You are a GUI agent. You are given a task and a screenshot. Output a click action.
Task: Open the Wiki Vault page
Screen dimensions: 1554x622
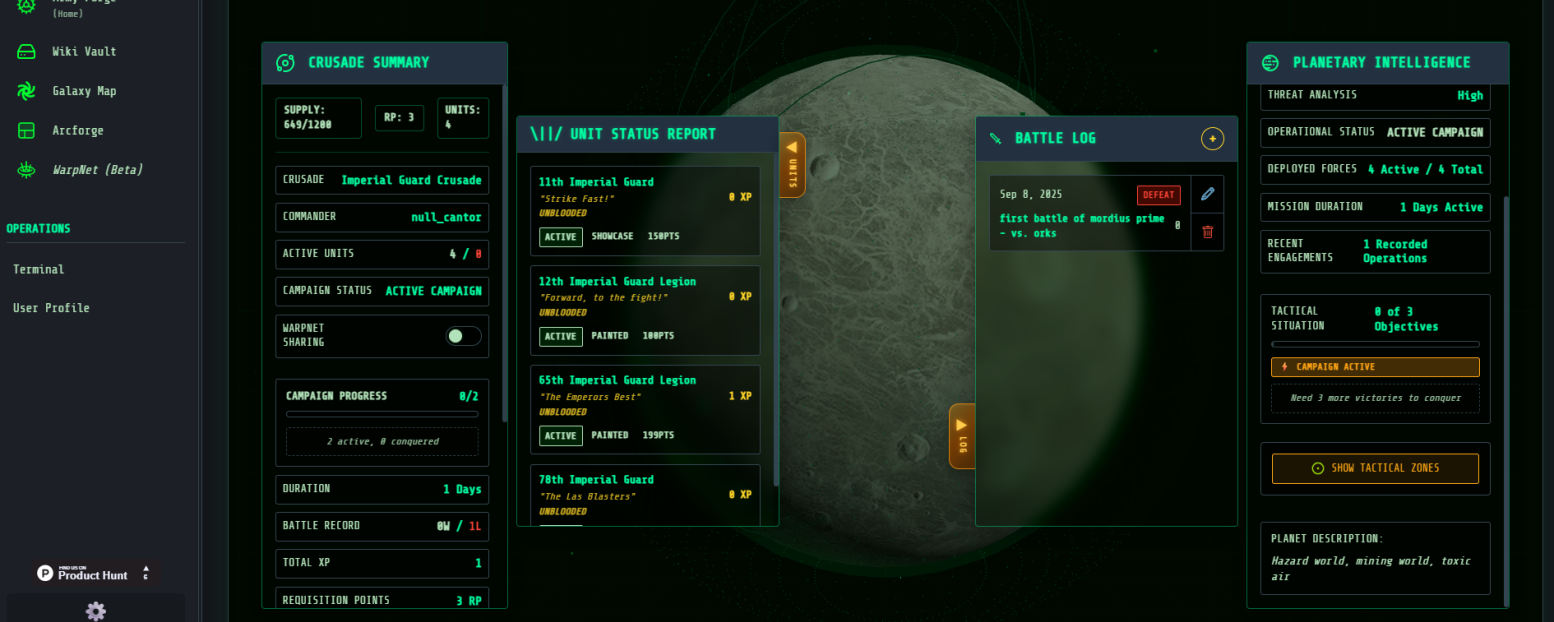(84, 51)
